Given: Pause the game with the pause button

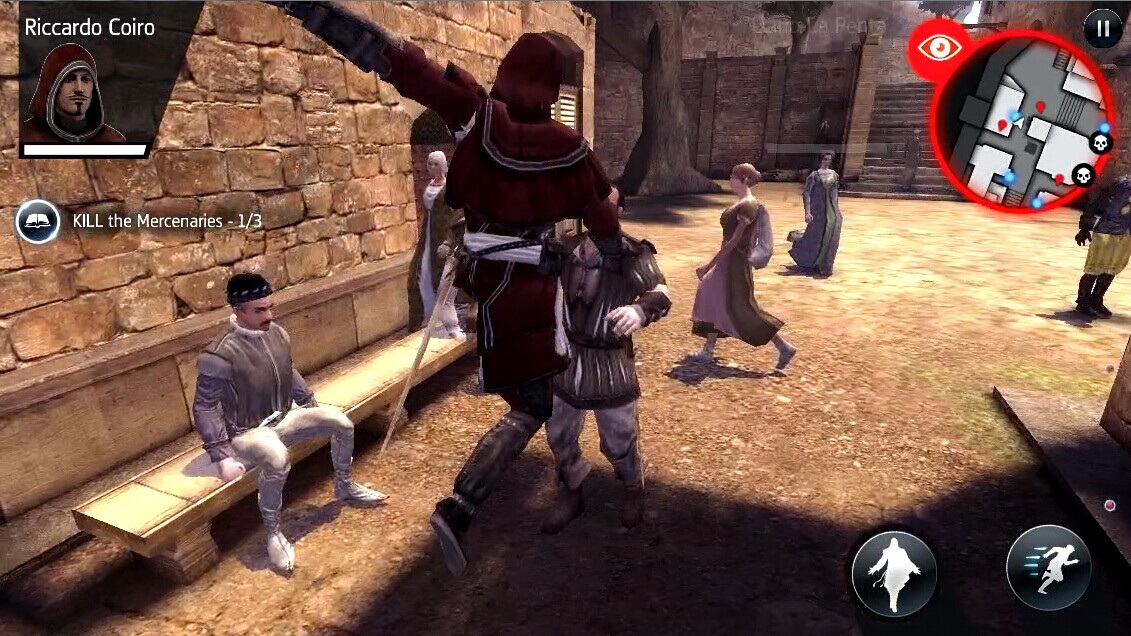Looking at the screenshot, I should [x=1102, y=28].
